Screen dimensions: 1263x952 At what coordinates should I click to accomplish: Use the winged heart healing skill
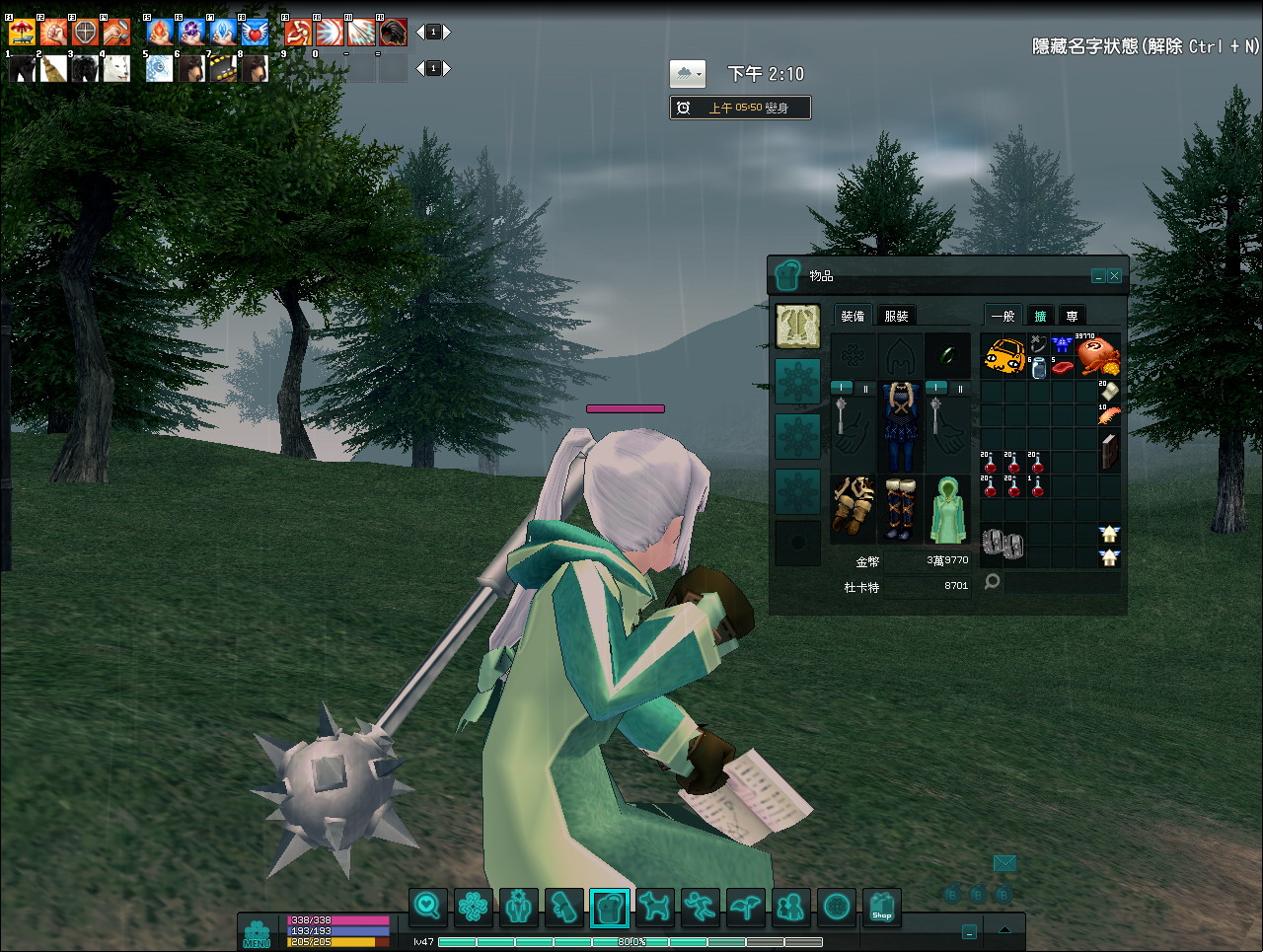(255, 33)
